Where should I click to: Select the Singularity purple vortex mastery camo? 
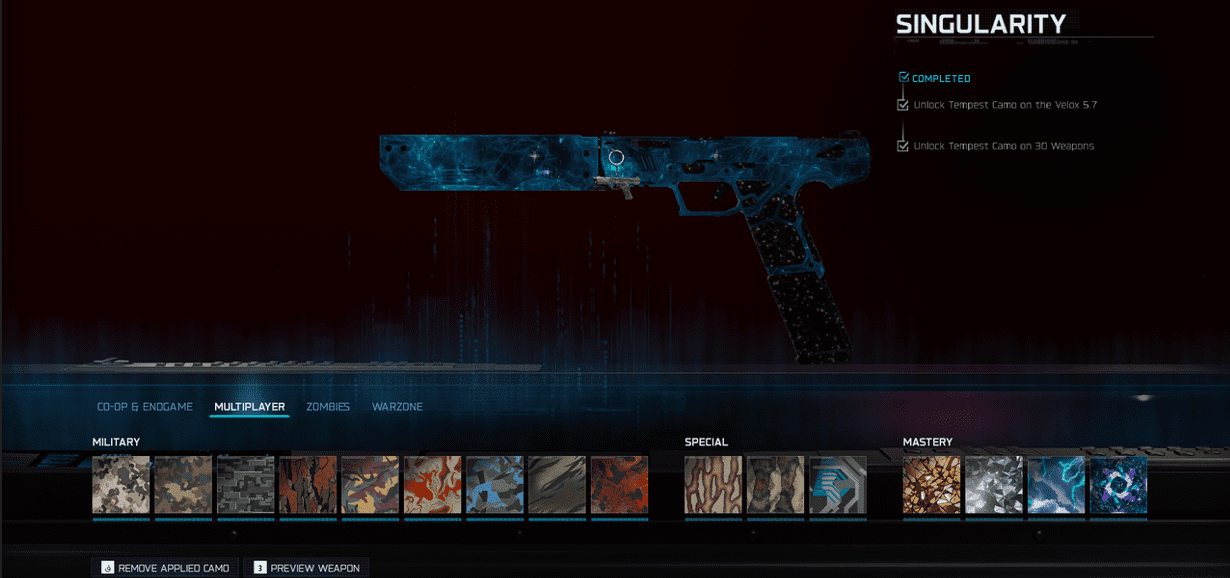[1118, 485]
